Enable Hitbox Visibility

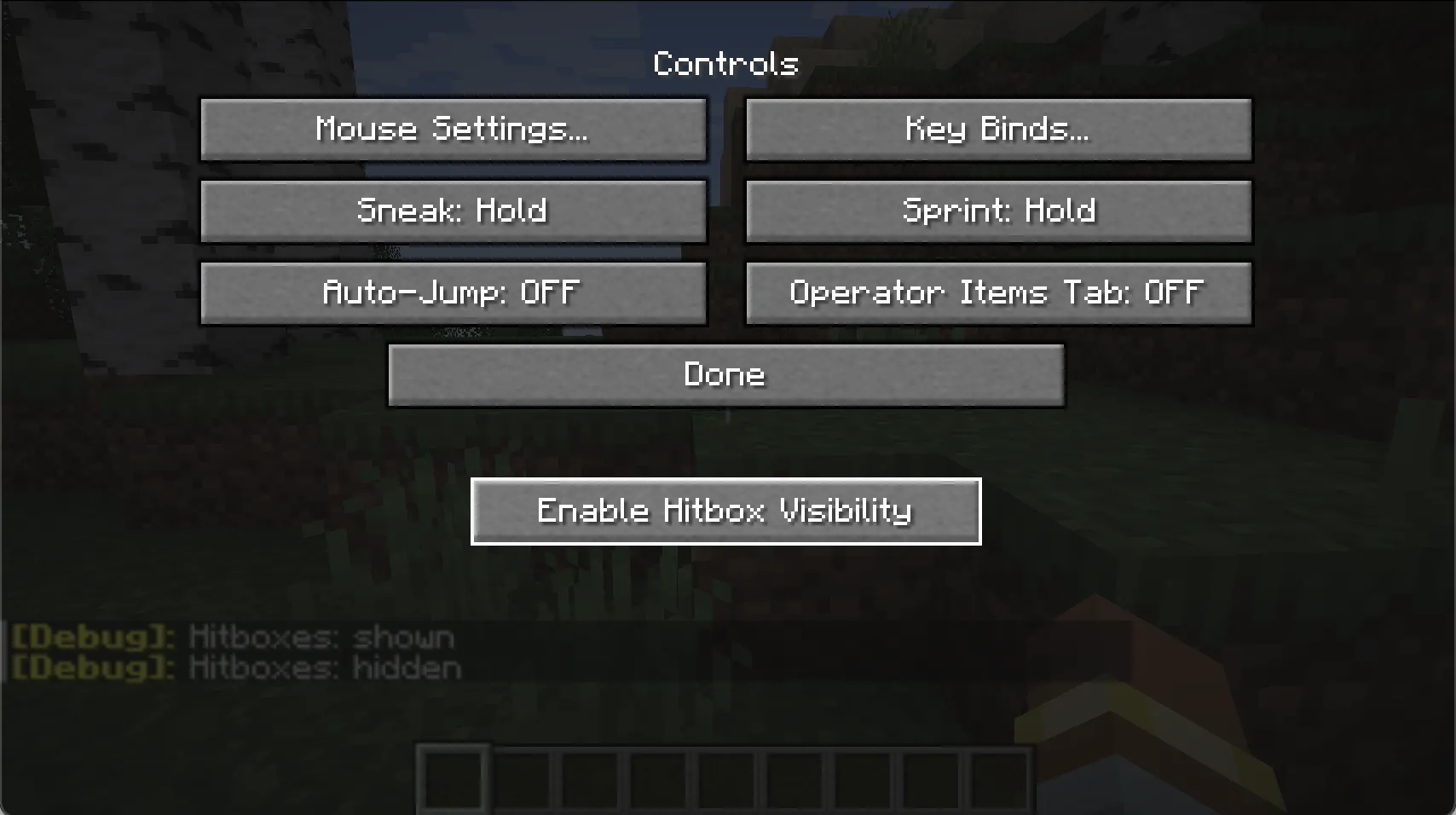point(725,511)
